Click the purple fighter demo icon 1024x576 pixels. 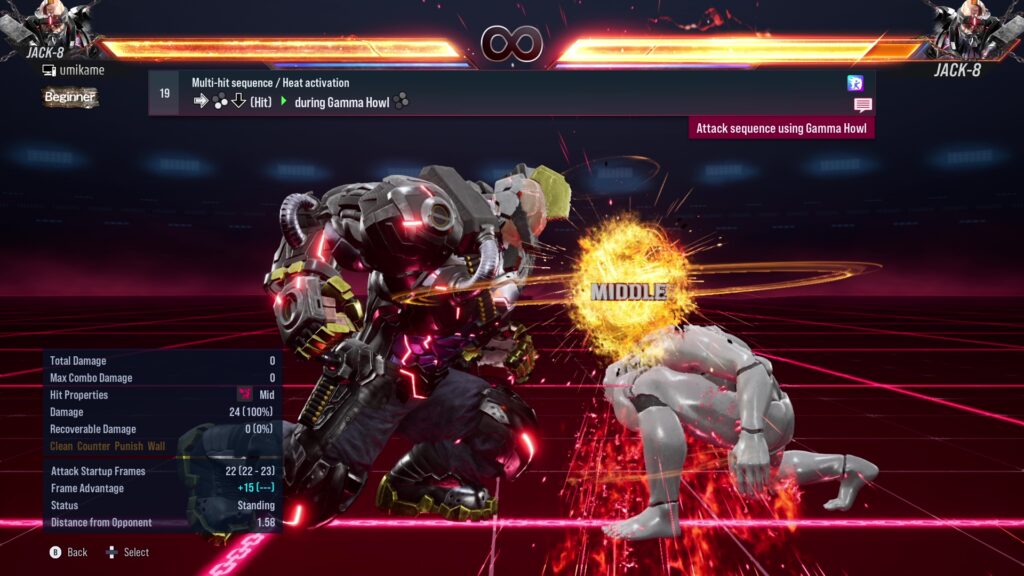[x=855, y=83]
